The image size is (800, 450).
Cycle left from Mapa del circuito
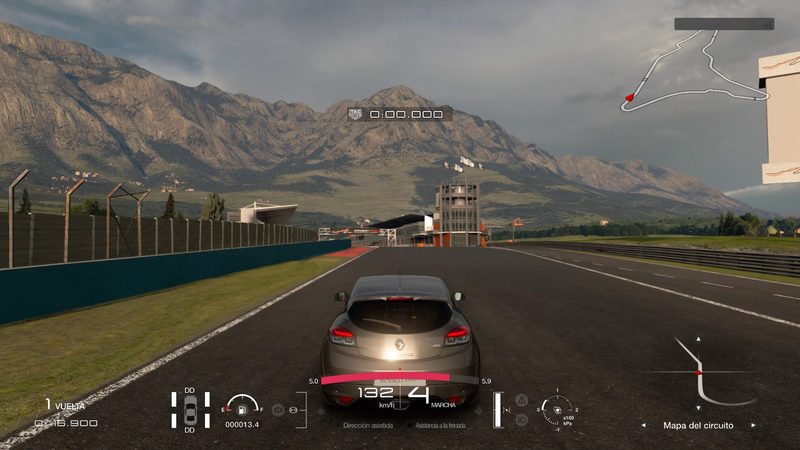tap(643, 425)
